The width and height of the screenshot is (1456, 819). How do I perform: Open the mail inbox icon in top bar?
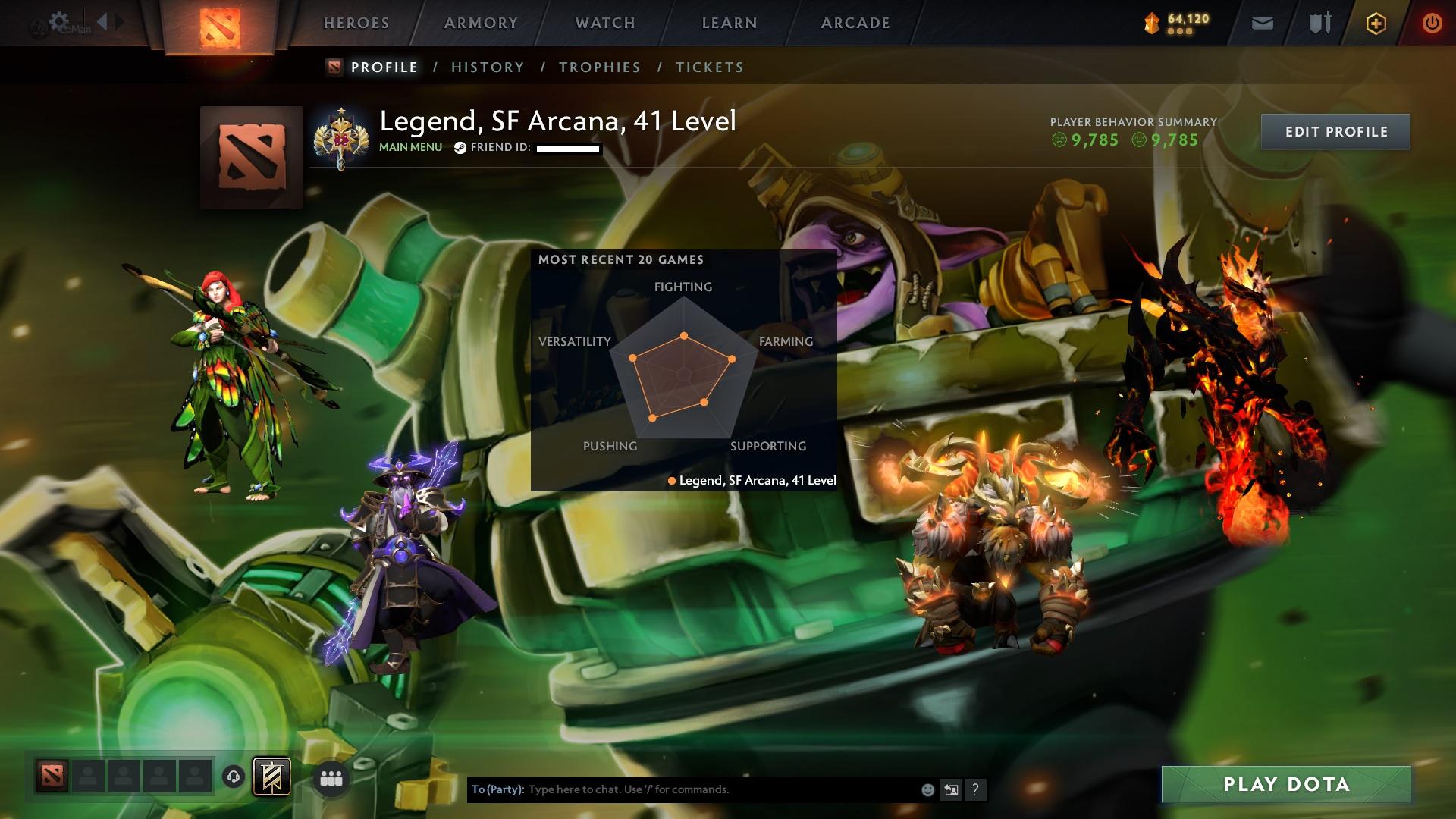coord(1262,23)
